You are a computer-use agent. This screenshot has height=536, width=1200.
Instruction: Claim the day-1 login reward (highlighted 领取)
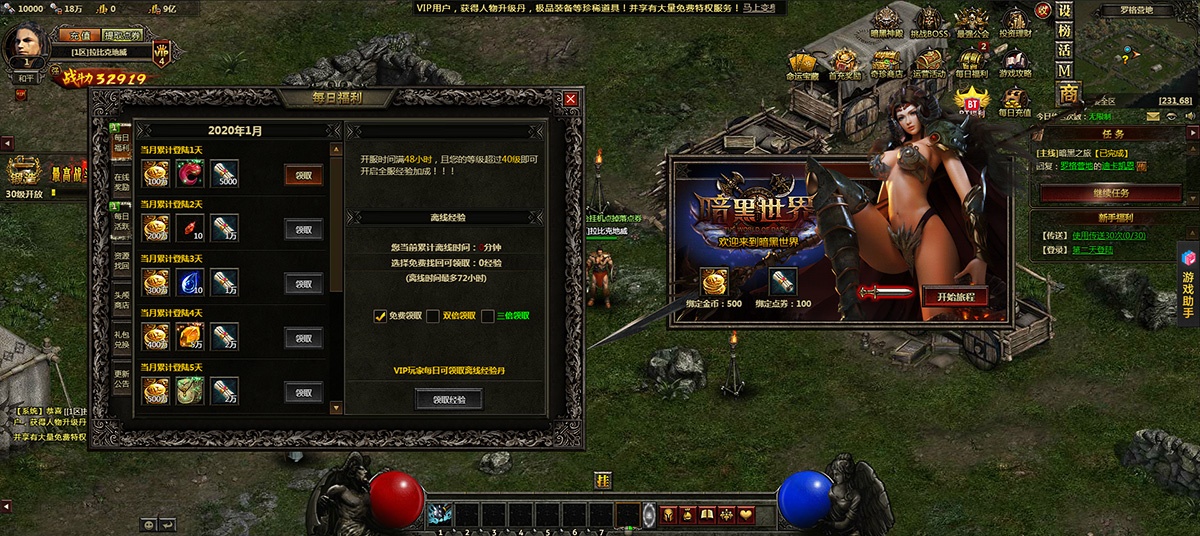[303, 175]
